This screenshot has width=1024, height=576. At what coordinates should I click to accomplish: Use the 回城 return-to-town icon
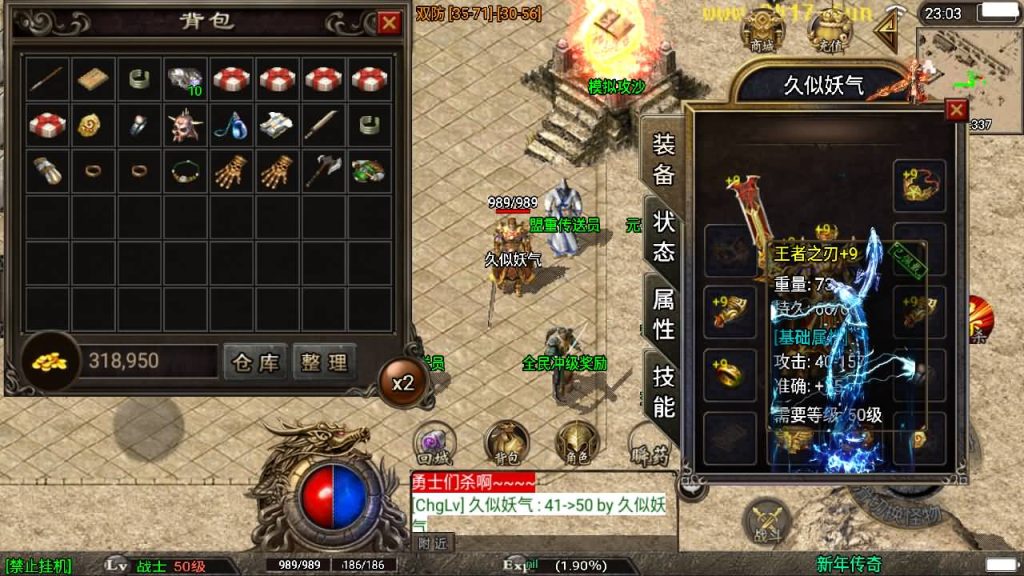pos(435,443)
